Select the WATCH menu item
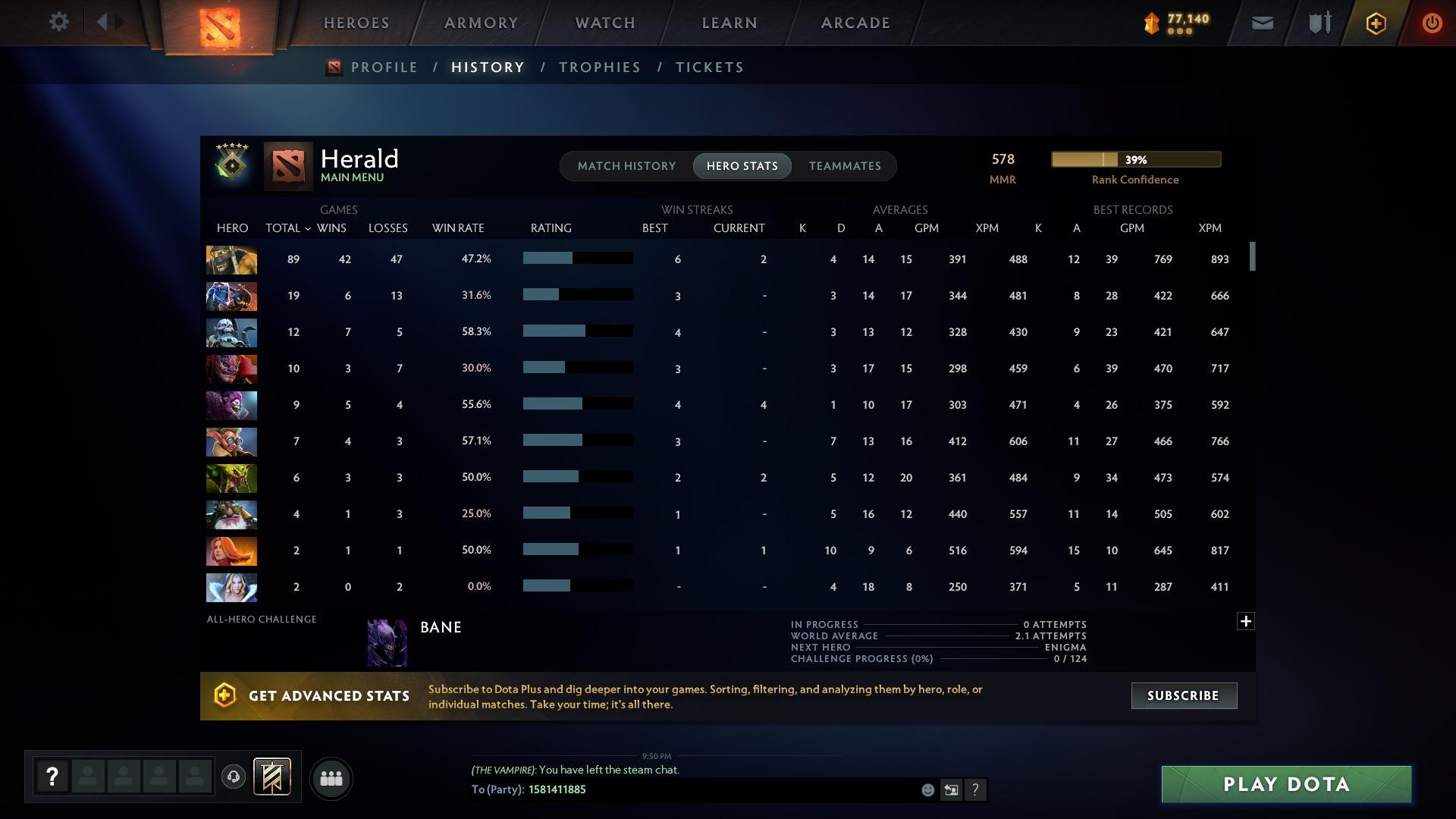 (x=604, y=23)
